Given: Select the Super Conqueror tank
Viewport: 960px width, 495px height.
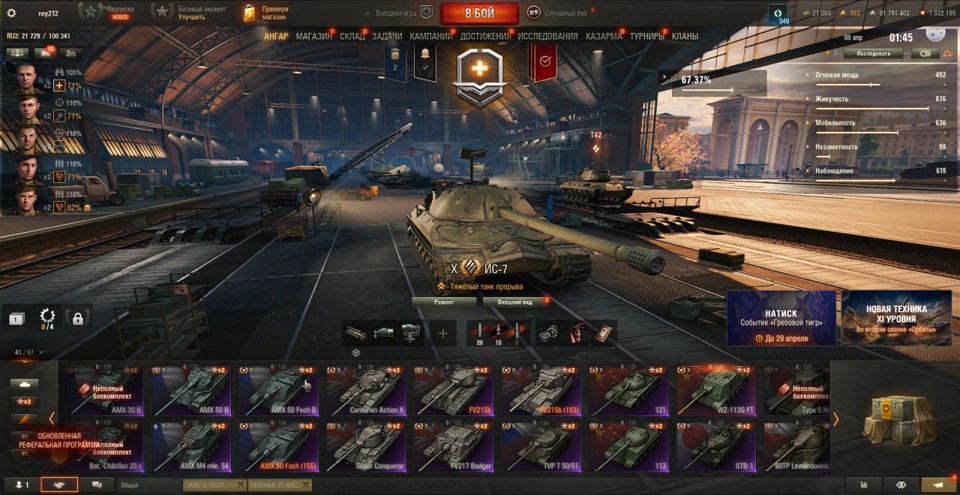Looking at the screenshot, I should pyautogui.click(x=368, y=445).
